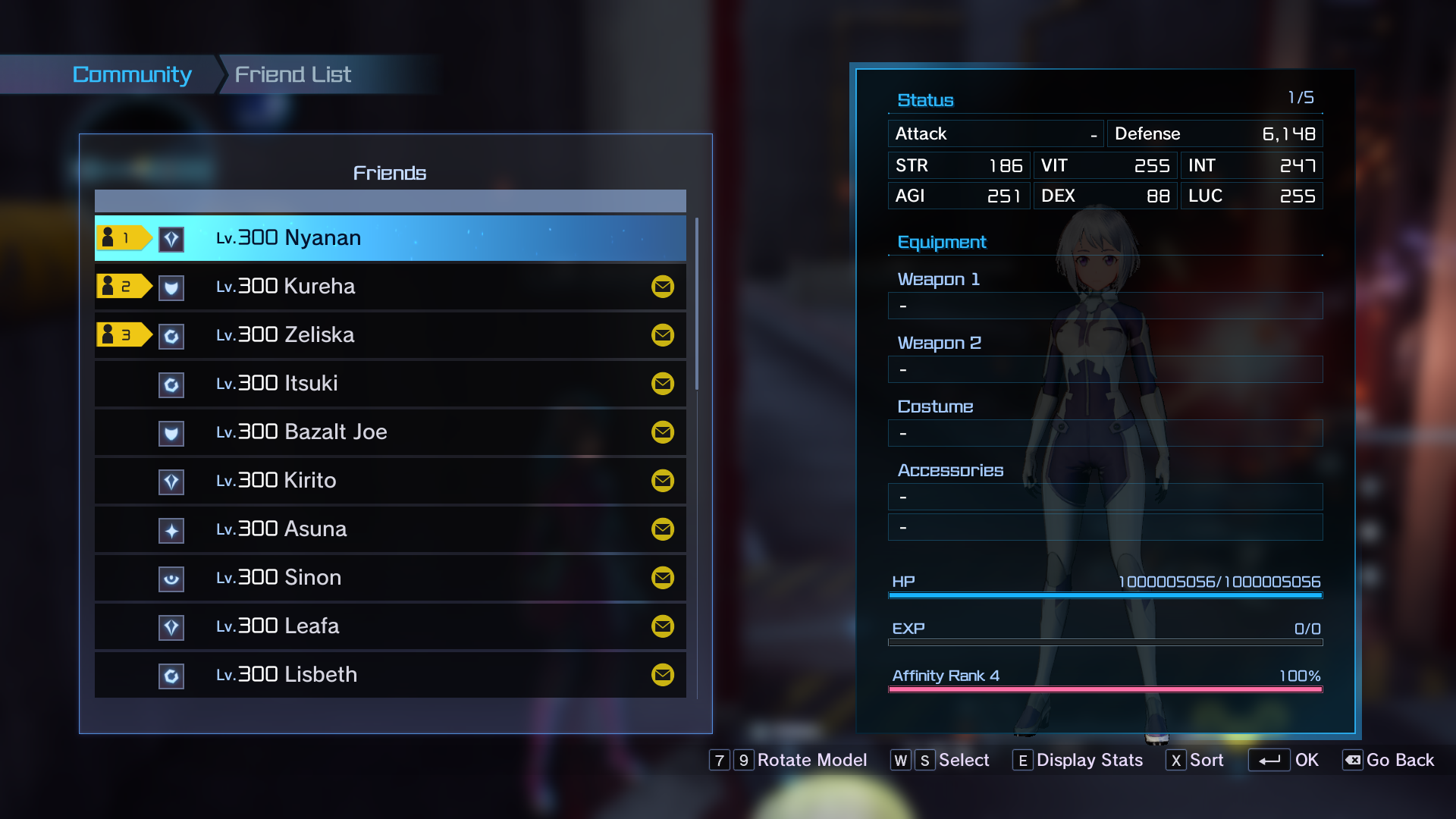Screen dimensions: 1456x819
Task: Select Leafa's friend entry
Action: [390, 626]
